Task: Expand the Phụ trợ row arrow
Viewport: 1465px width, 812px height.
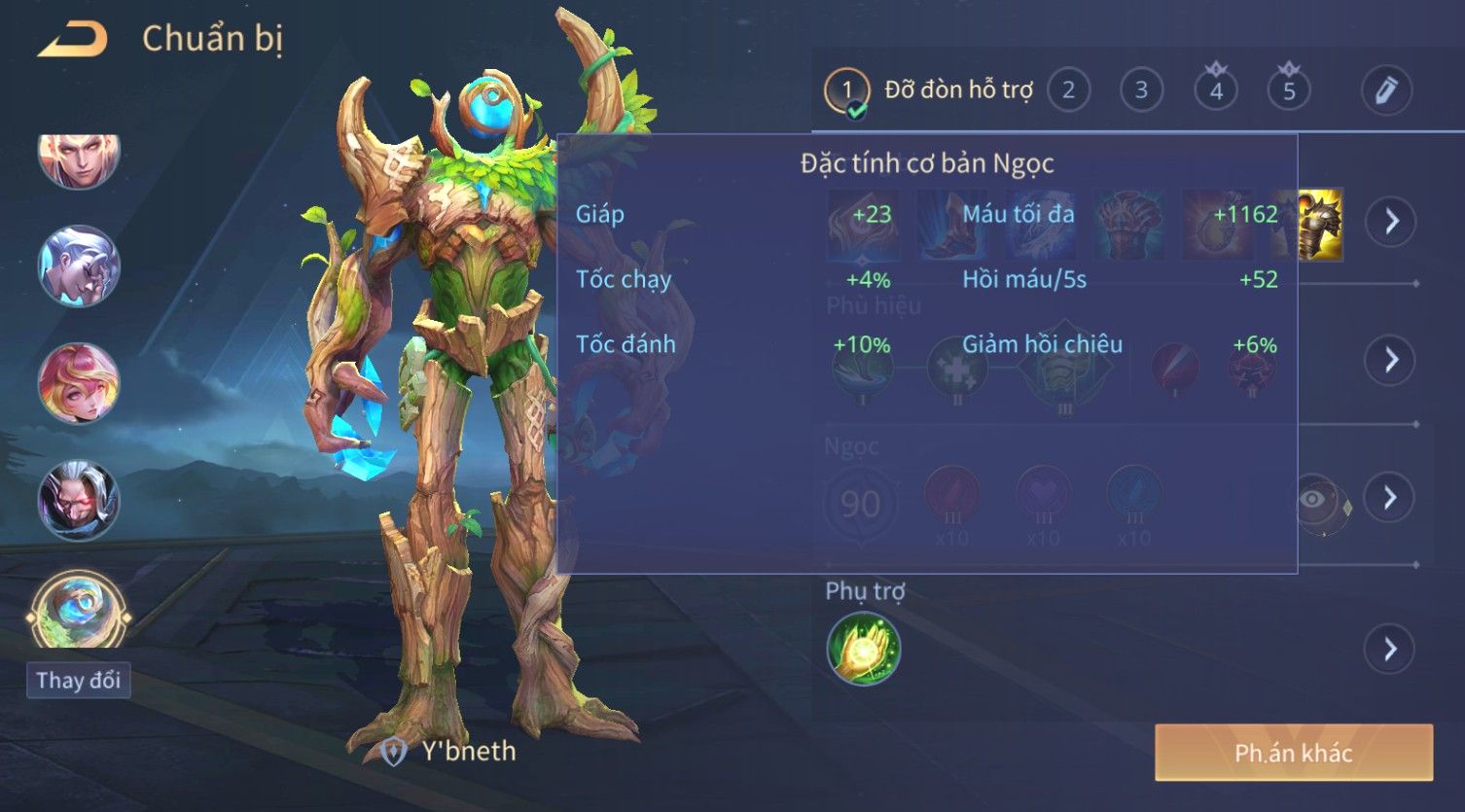Action: (x=1391, y=649)
